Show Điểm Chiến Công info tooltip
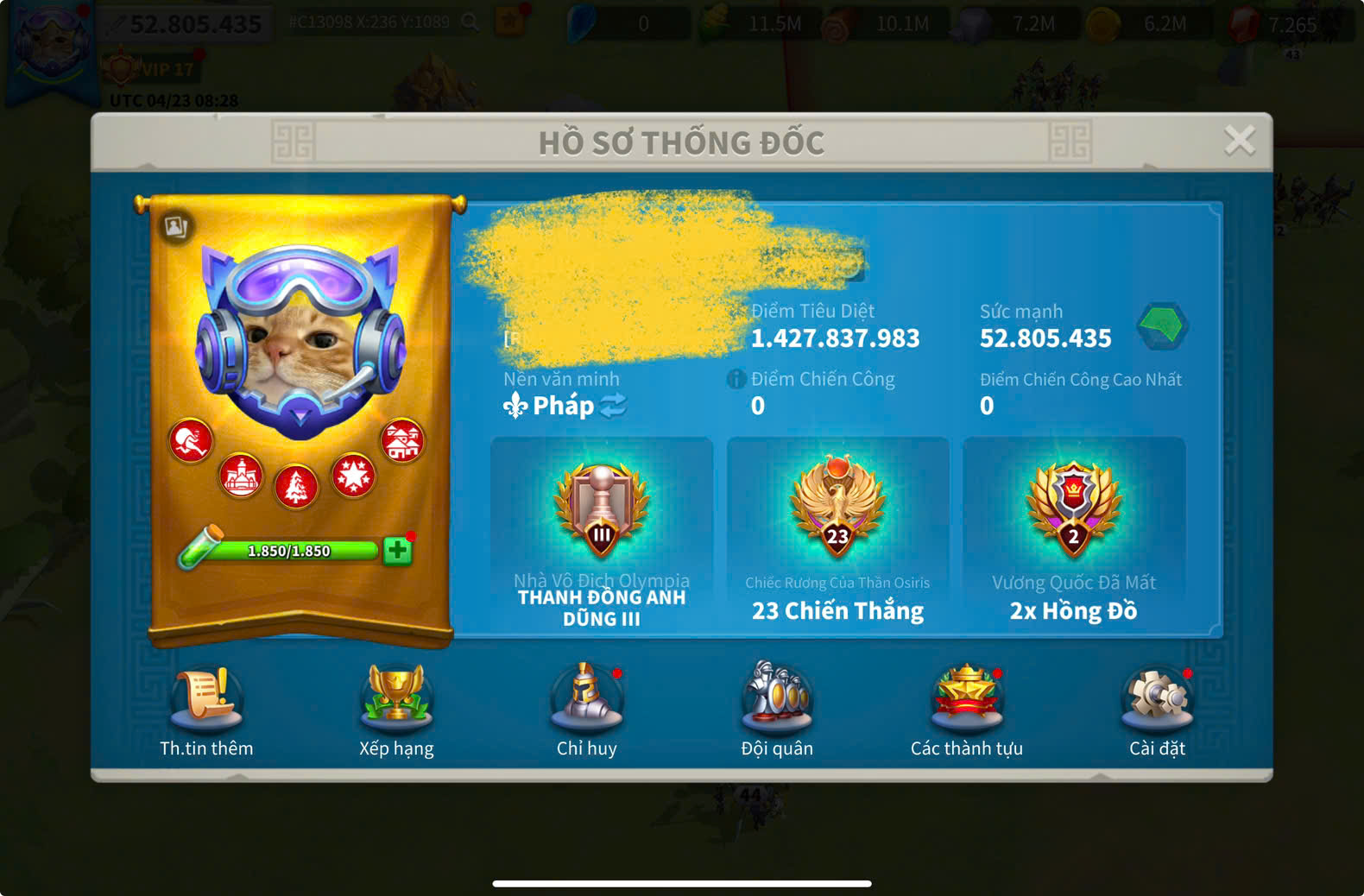This screenshot has width=1364, height=896. pyautogui.click(x=736, y=379)
